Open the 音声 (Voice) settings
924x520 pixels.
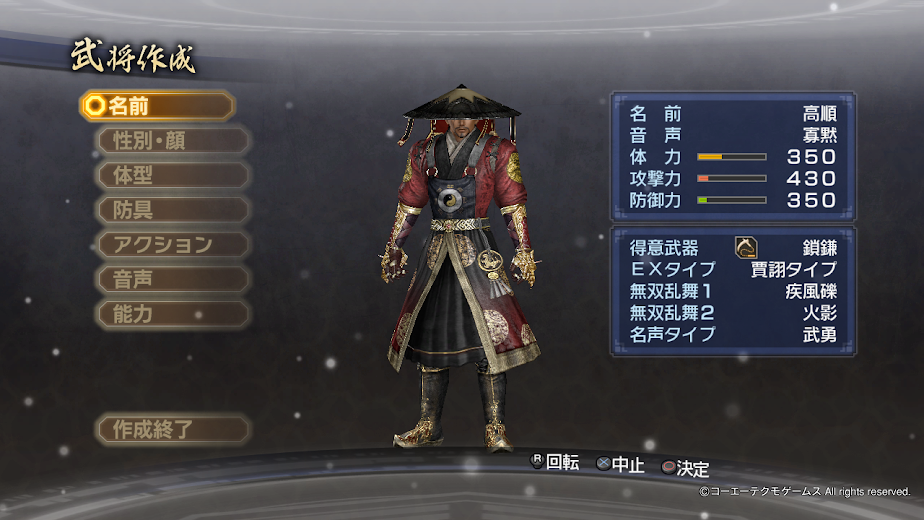pos(172,279)
